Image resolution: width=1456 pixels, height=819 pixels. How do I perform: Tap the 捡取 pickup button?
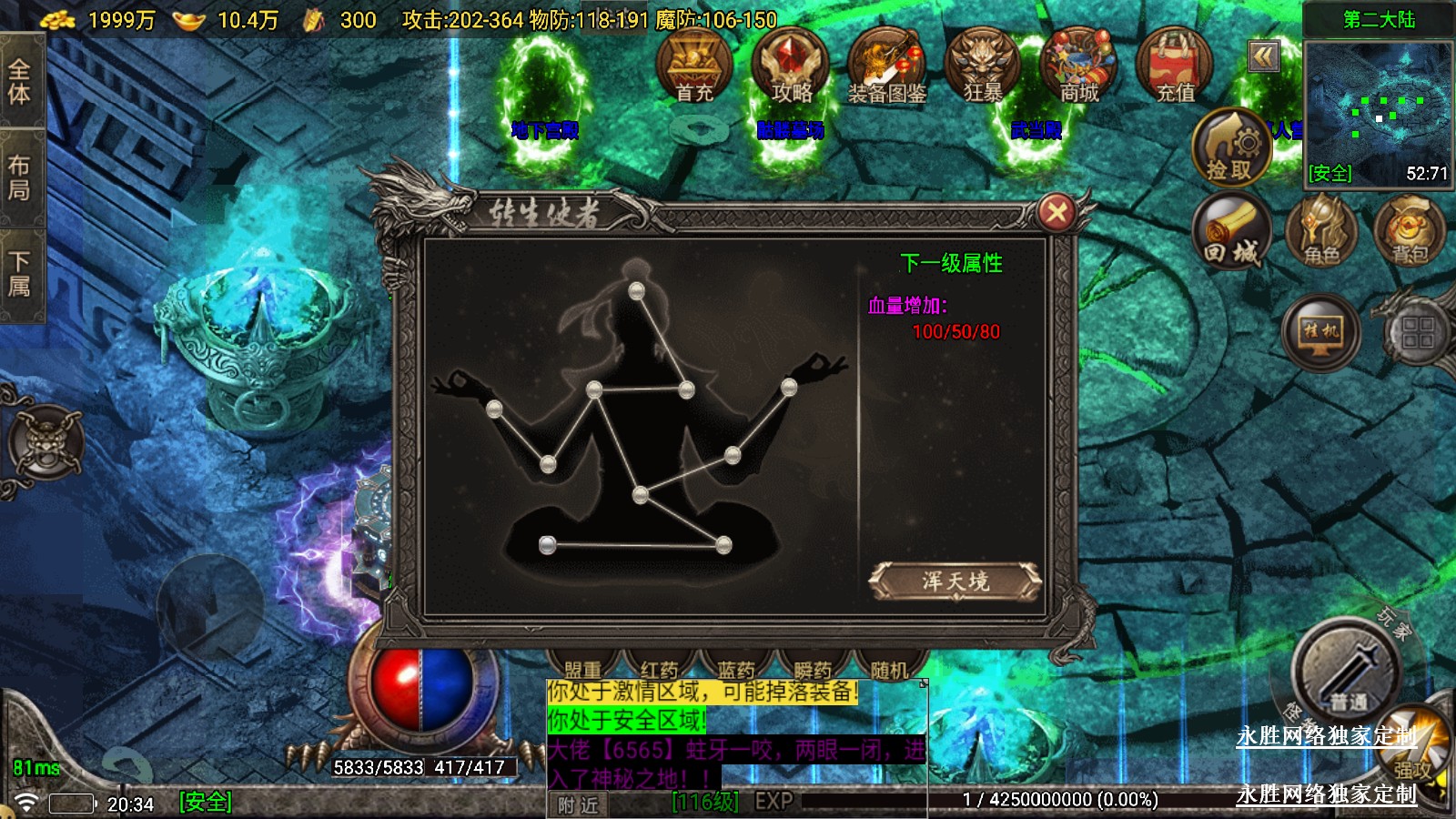[1230, 146]
